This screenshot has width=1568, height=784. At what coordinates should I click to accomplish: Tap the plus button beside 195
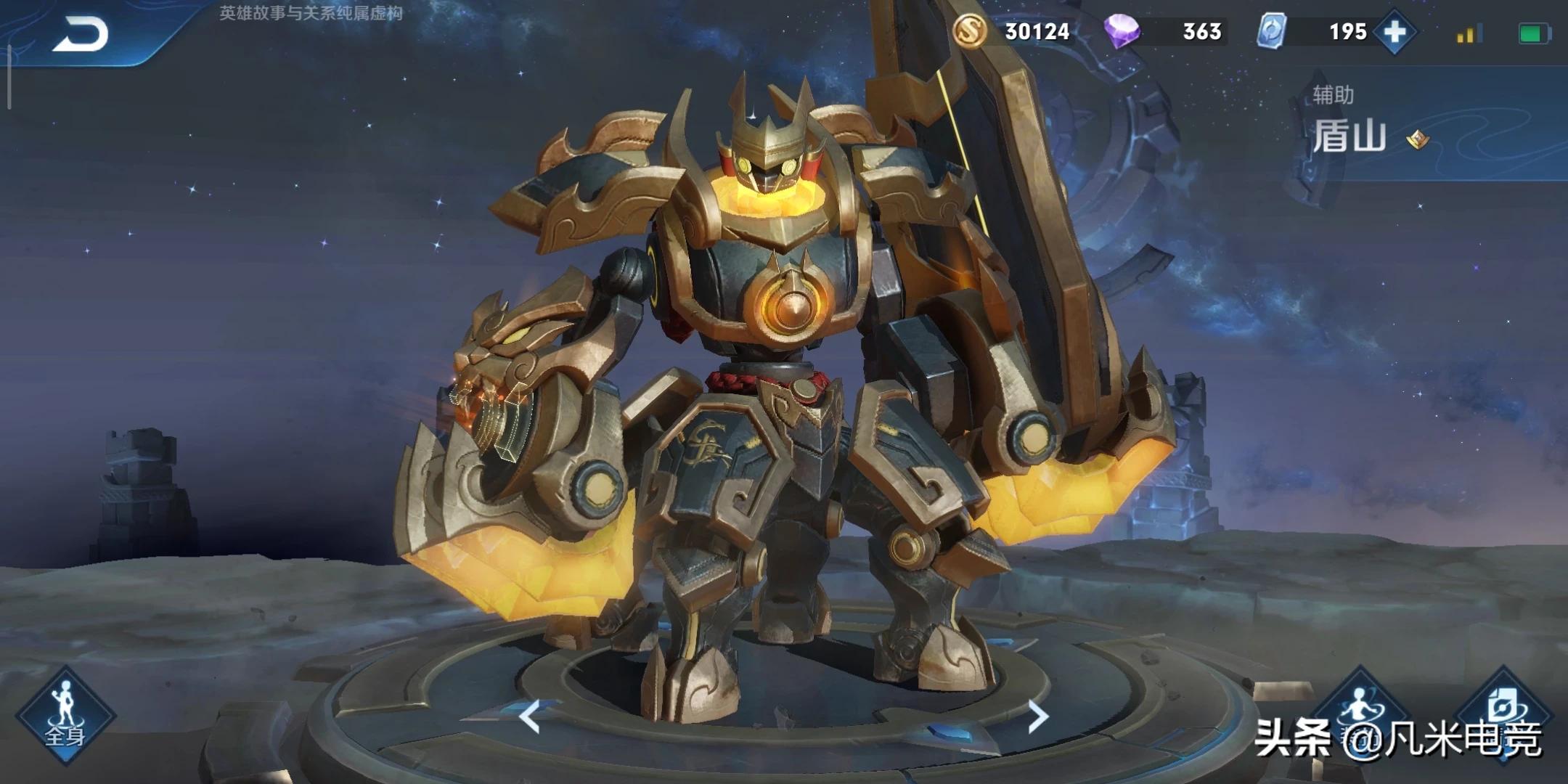pos(1395,32)
